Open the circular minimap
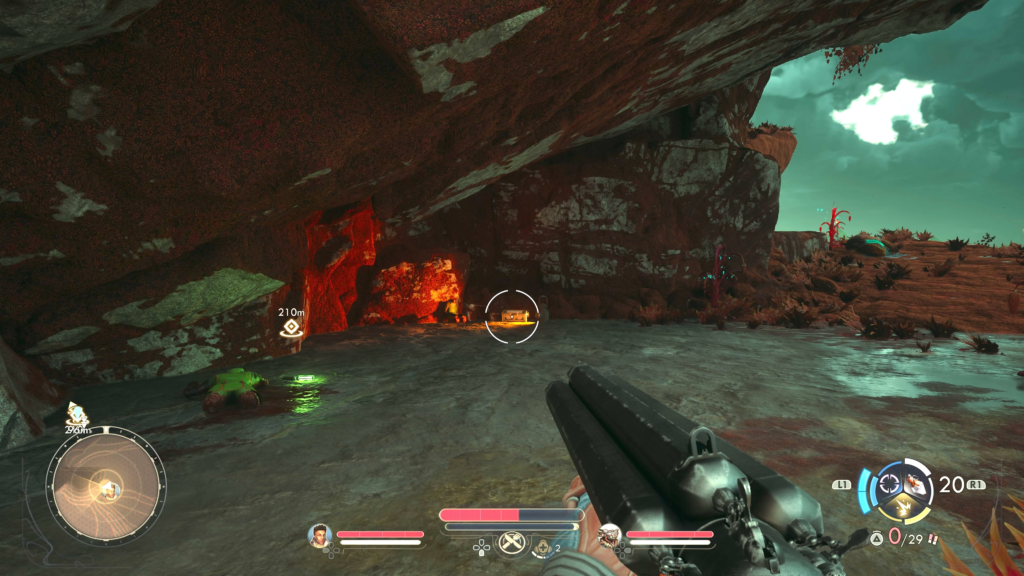This screenshot has width=1024, height=576. 106,486
